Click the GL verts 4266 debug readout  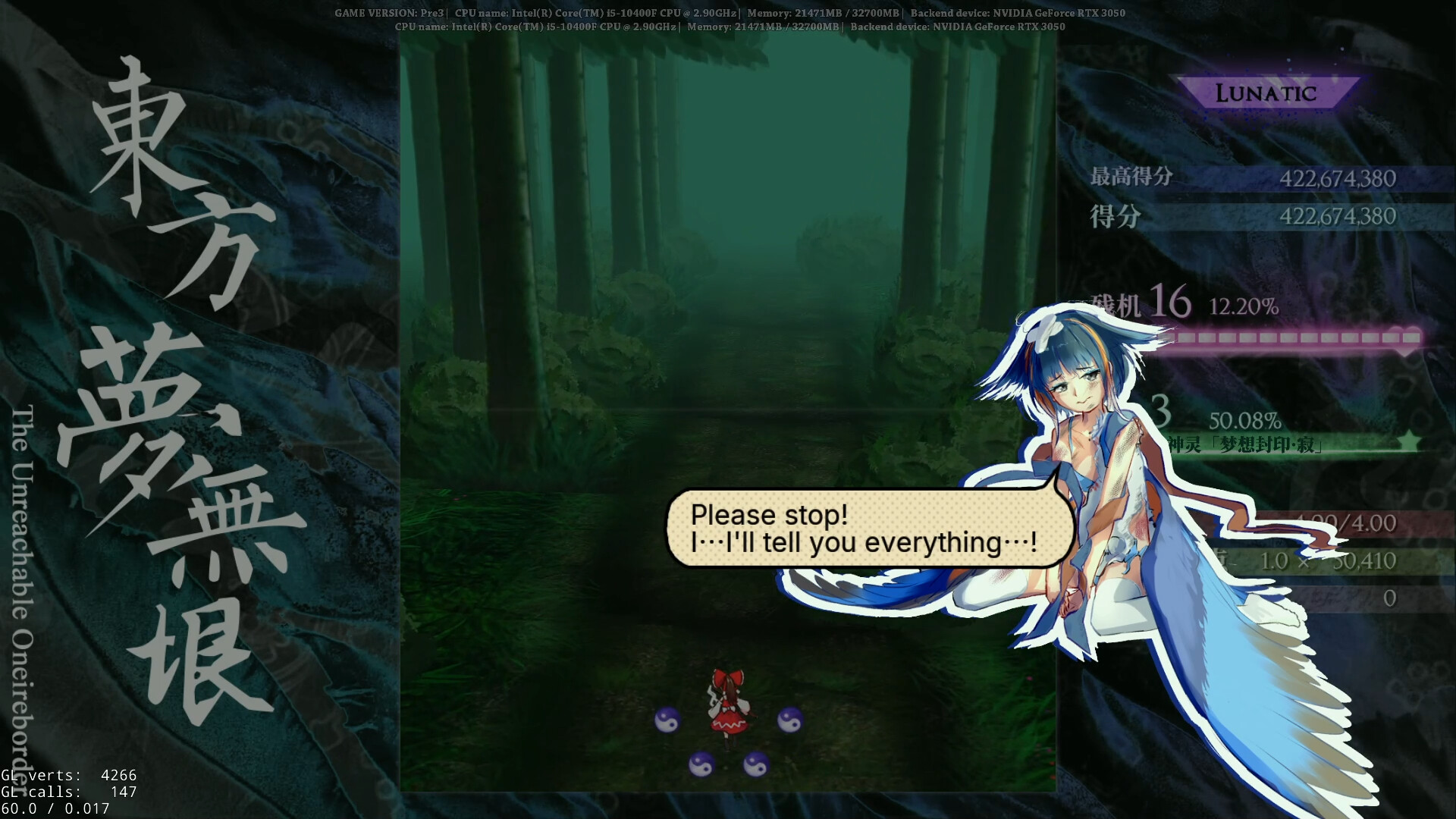tap(68, 776)
